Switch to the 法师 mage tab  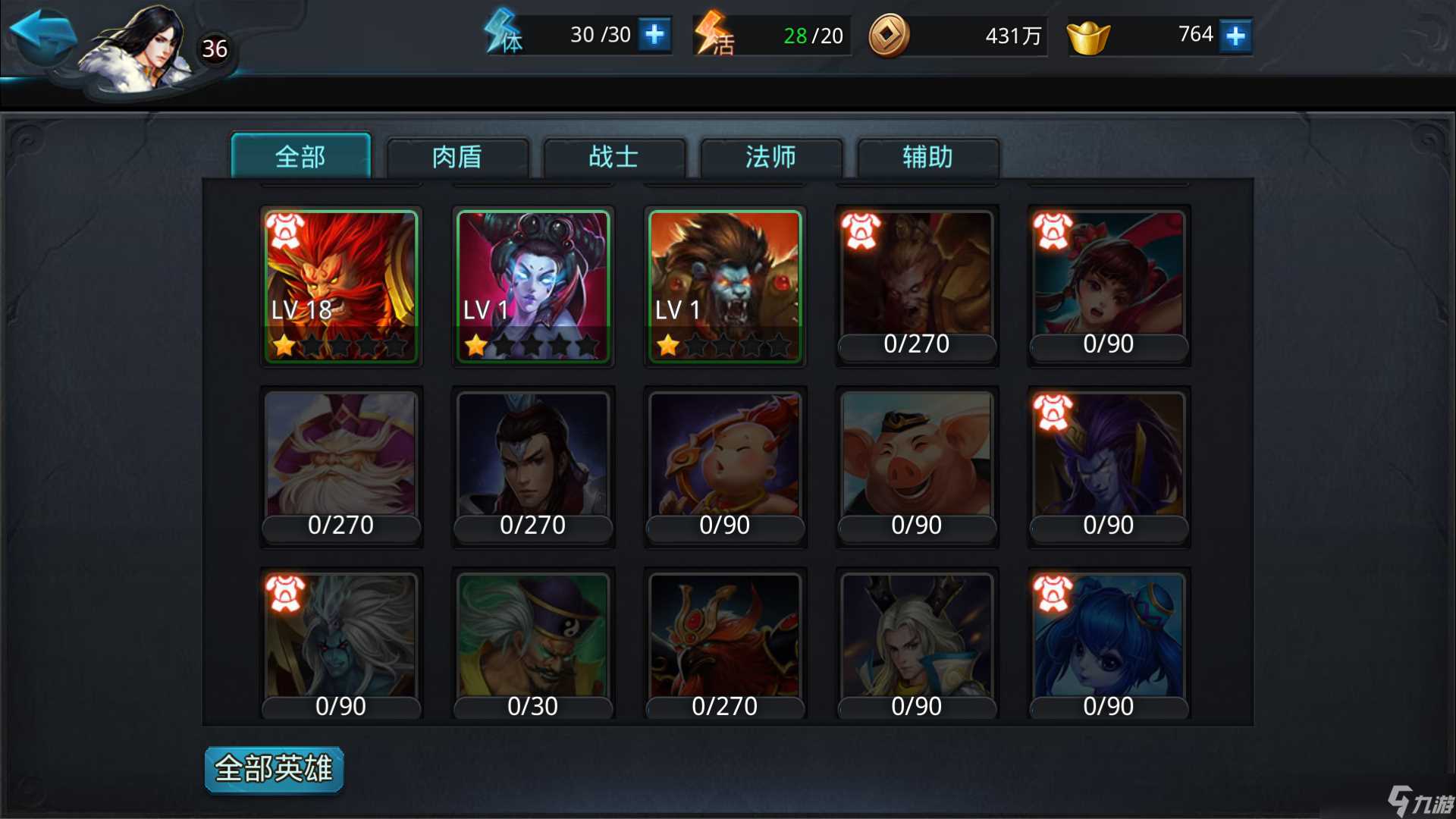click(769, 158)
